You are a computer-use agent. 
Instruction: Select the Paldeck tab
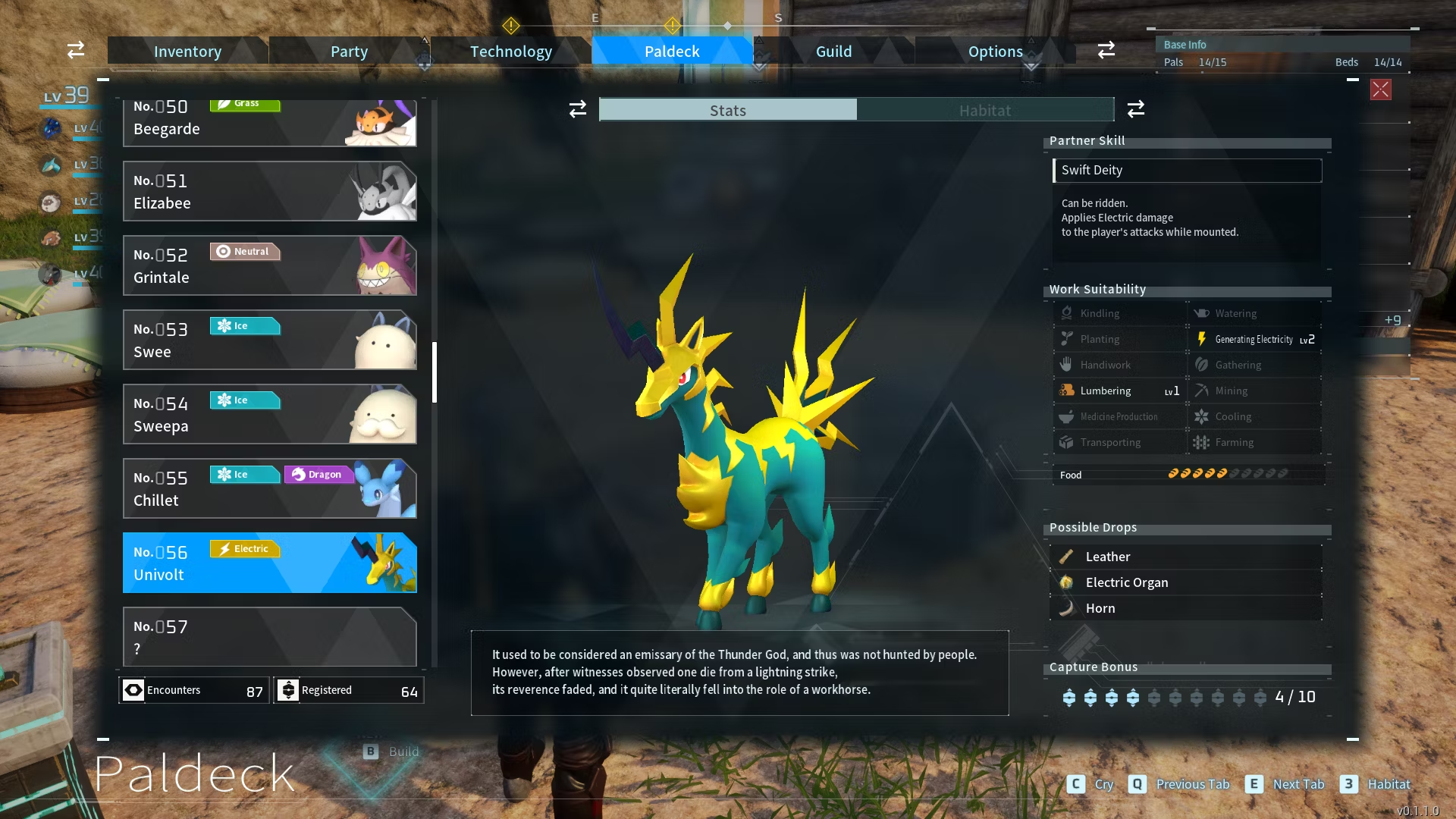[x=672, y=52]
